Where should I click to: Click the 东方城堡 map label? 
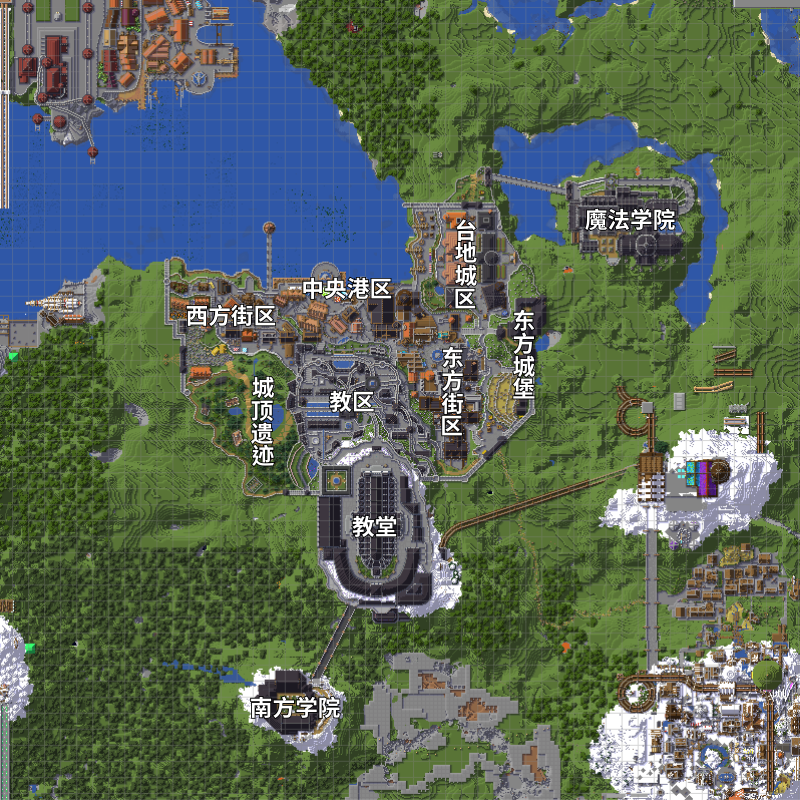pyautogui.click(x=523, y=355)
